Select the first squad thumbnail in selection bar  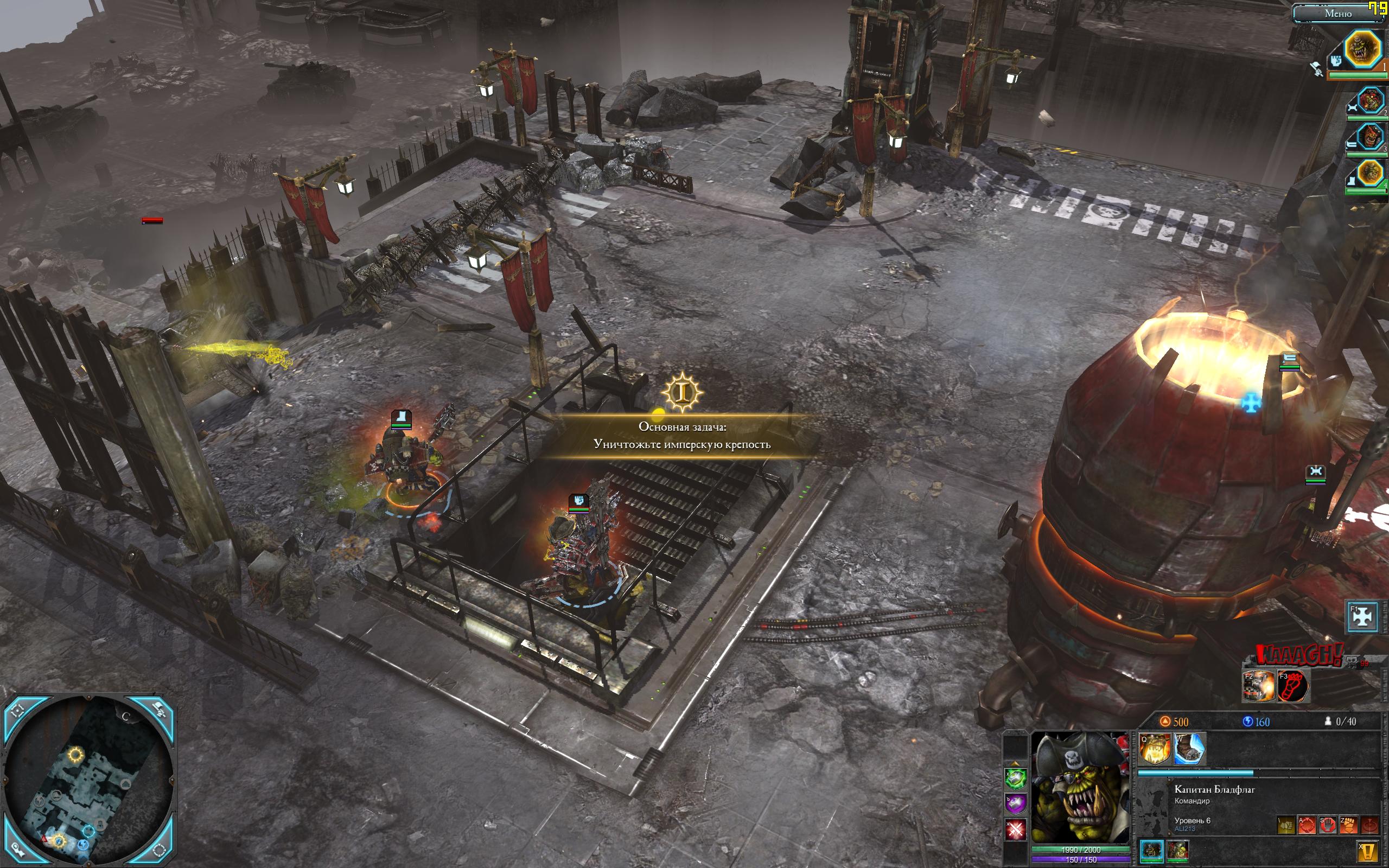pos(1151,850)
